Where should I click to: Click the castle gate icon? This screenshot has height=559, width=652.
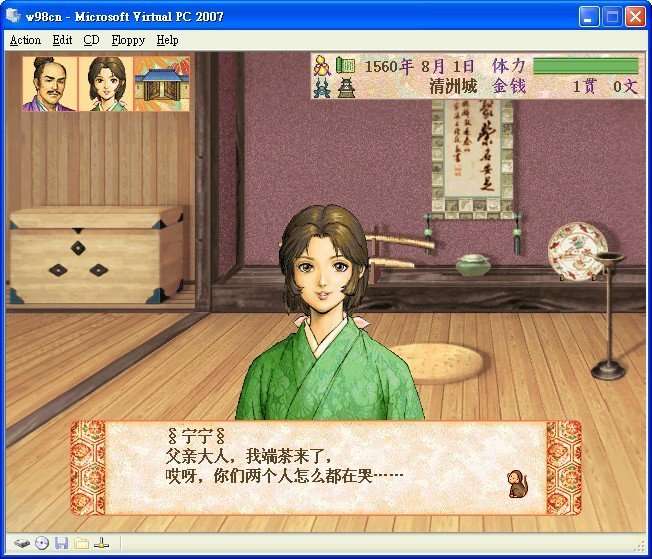coord(162,83)
